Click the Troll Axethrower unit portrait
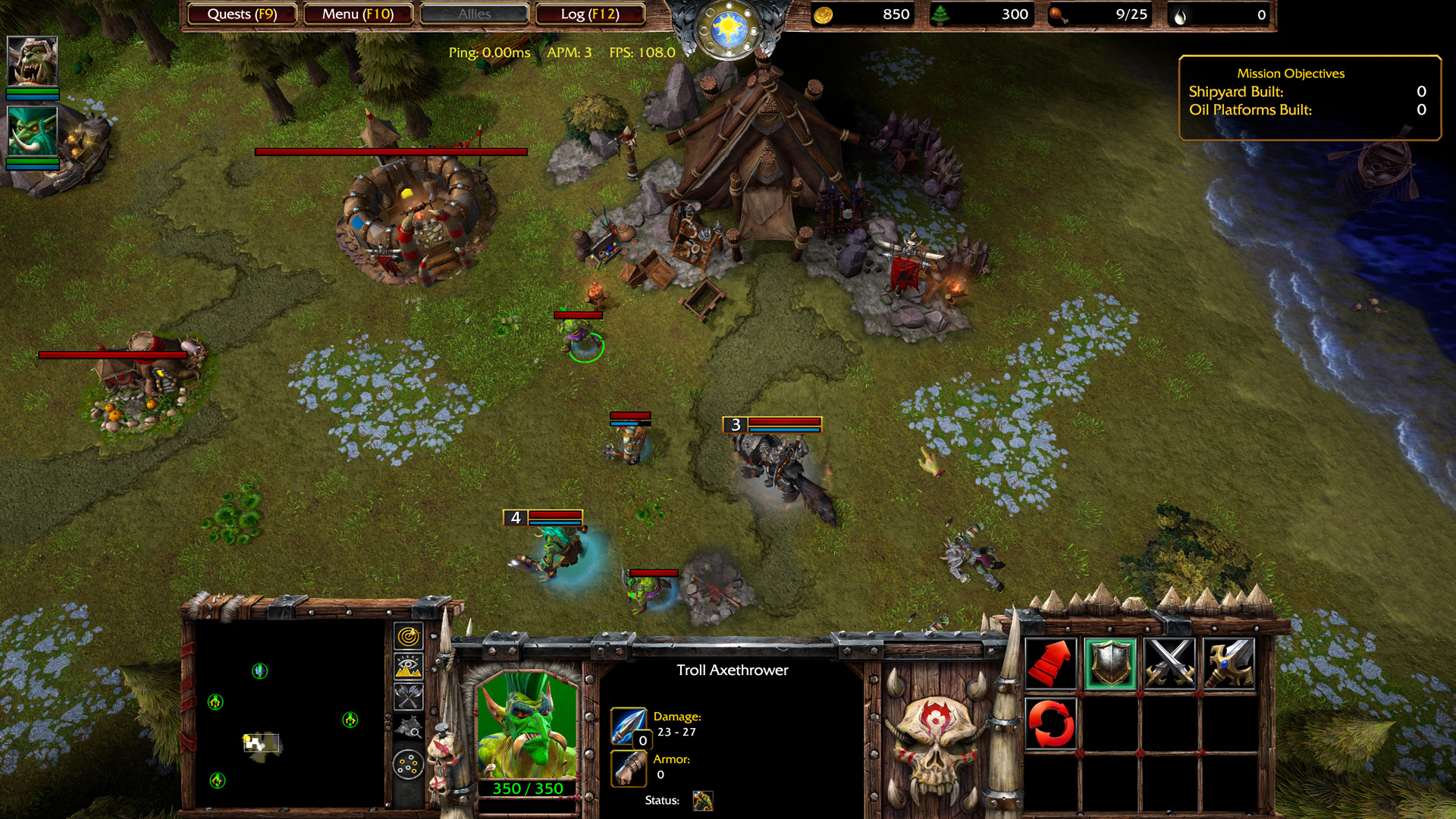Viewport: 1456px width, 819px height. (527, 724)
